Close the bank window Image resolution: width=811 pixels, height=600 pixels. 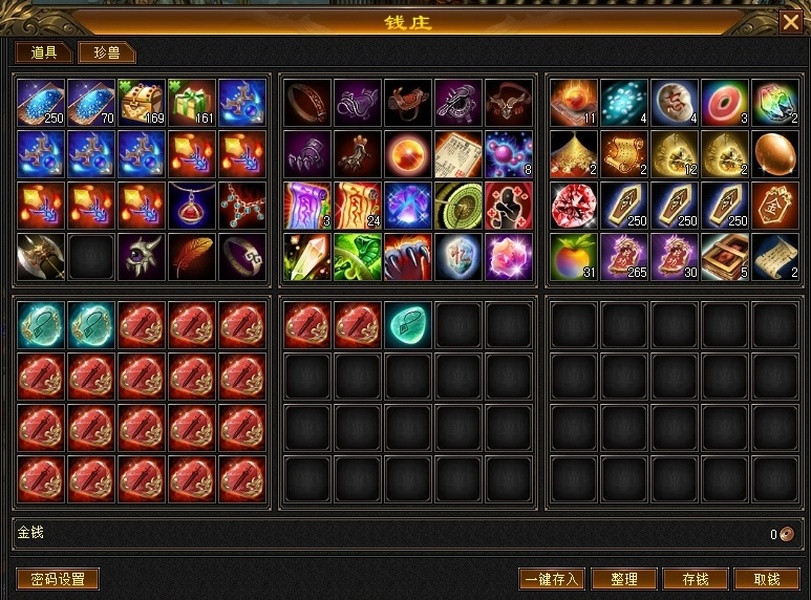pos(790,21)
